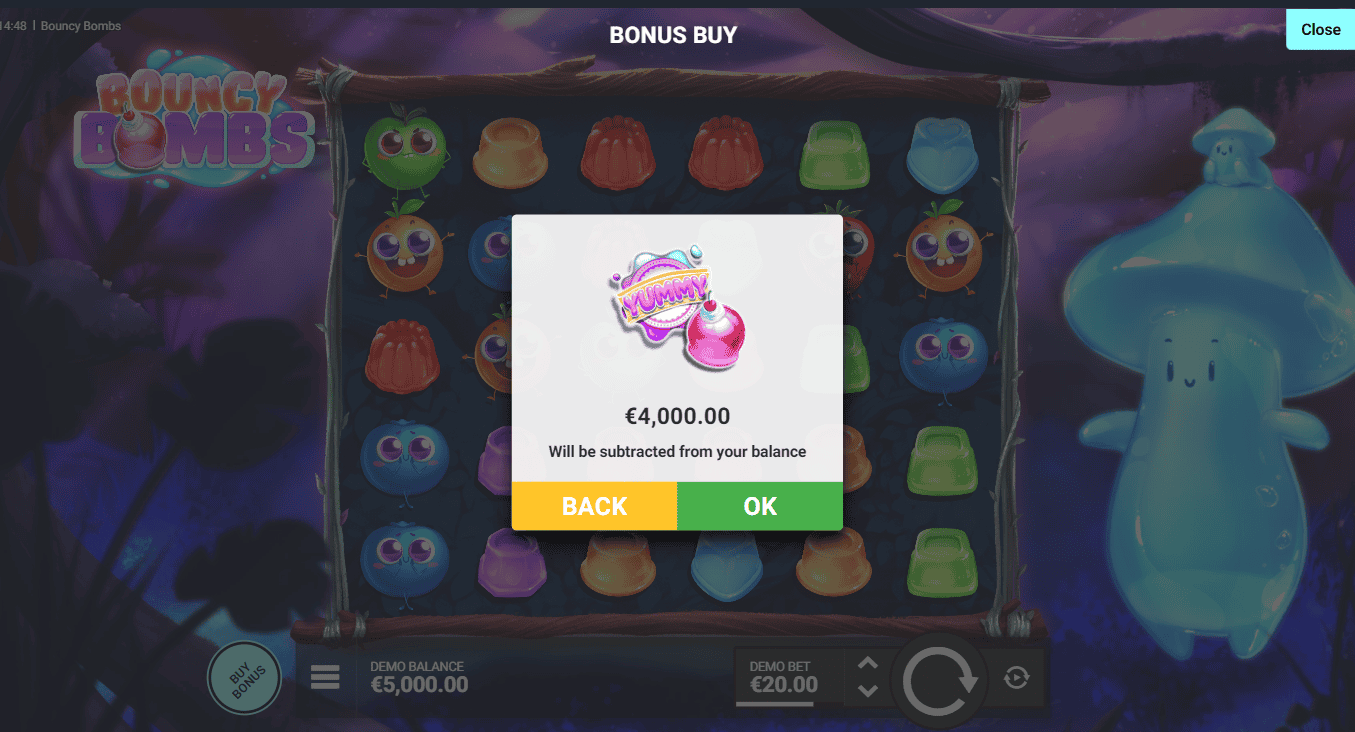Close the Bonus Buy screen
1355x732 pixels.
coord(1320,29)
